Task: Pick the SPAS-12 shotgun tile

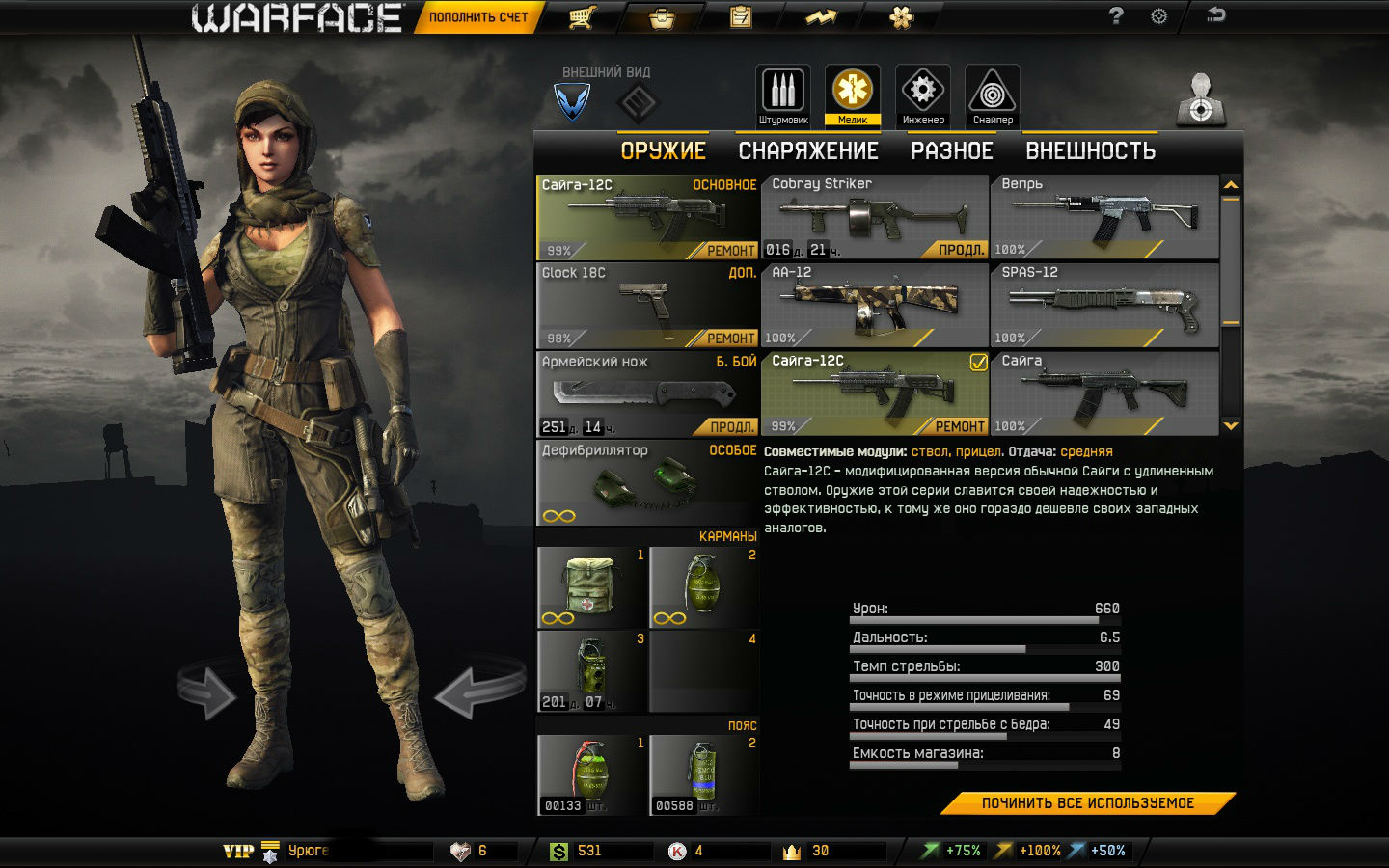Action: [1104, 305]
